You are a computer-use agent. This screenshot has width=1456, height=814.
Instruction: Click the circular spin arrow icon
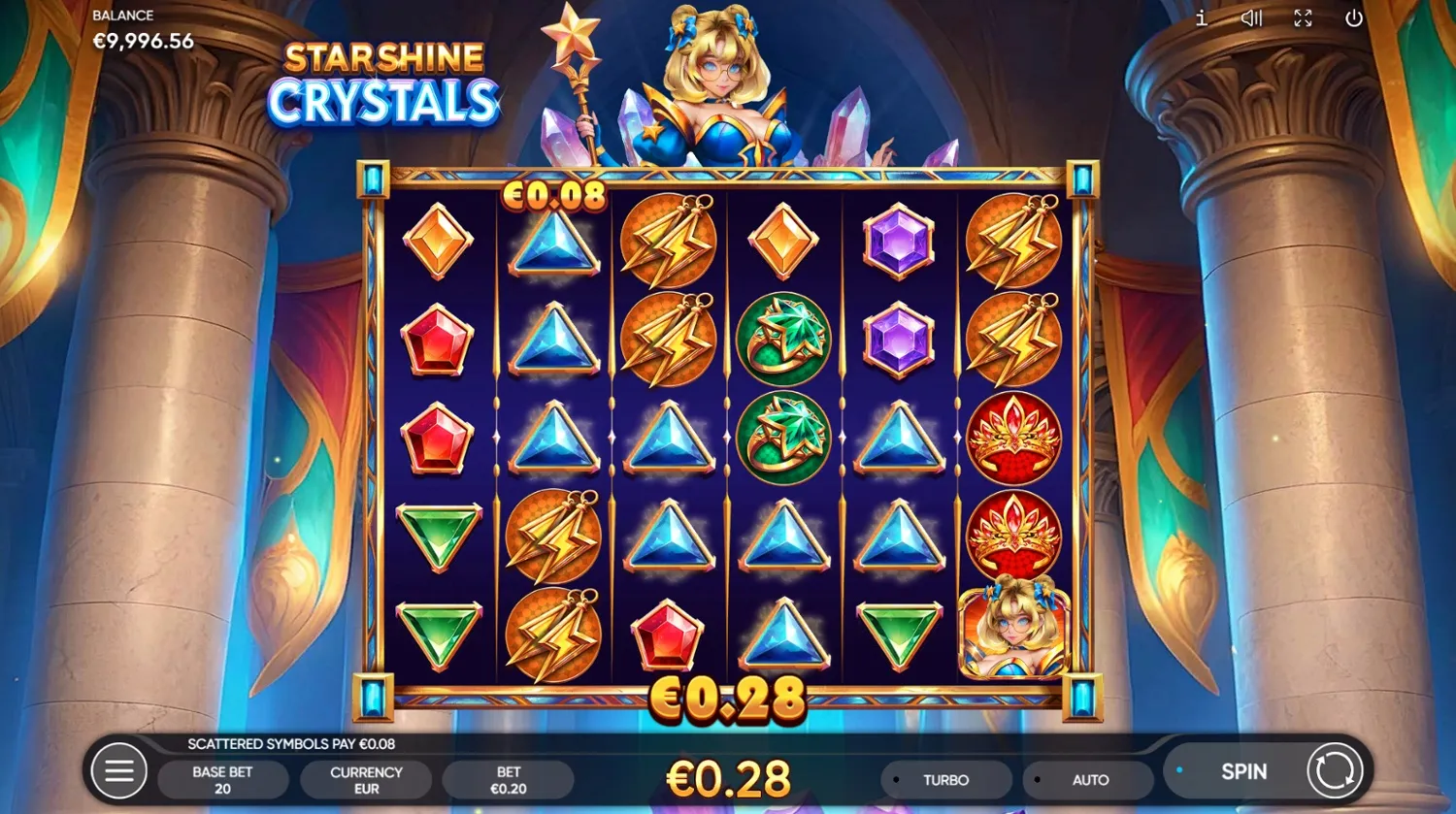pyautogui.click(x=1337, y=771)
